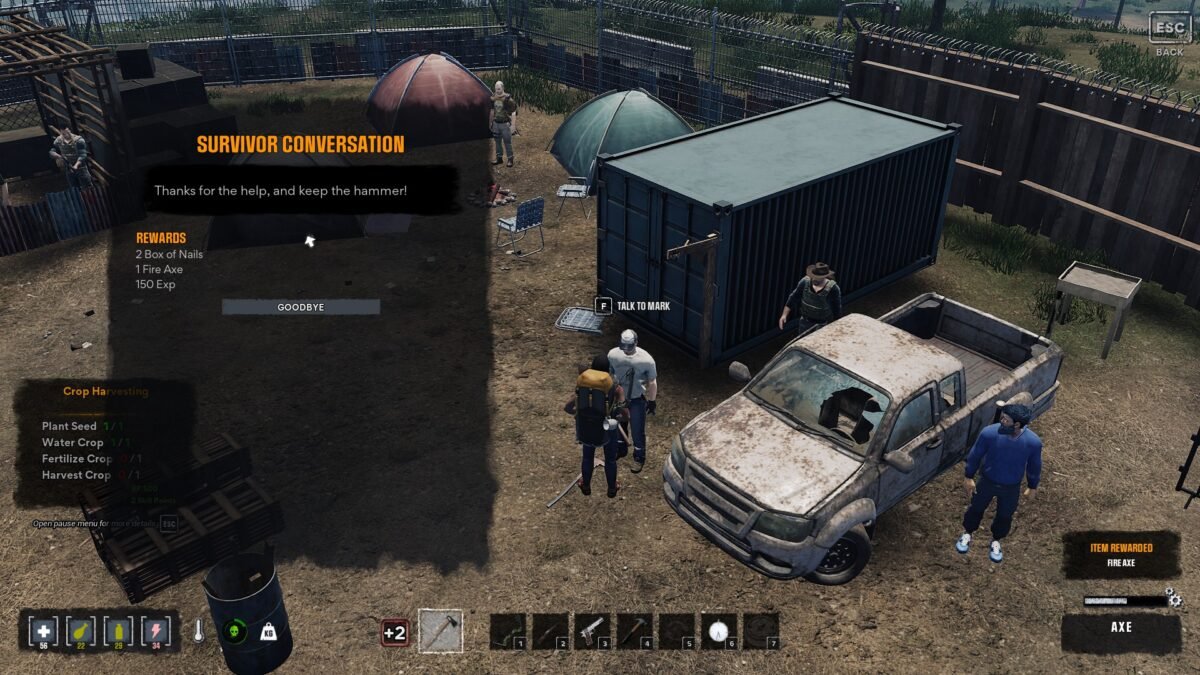Click the Item Rewarded Fire Axe notification

pyautogui.click(x=1120, y=555)
